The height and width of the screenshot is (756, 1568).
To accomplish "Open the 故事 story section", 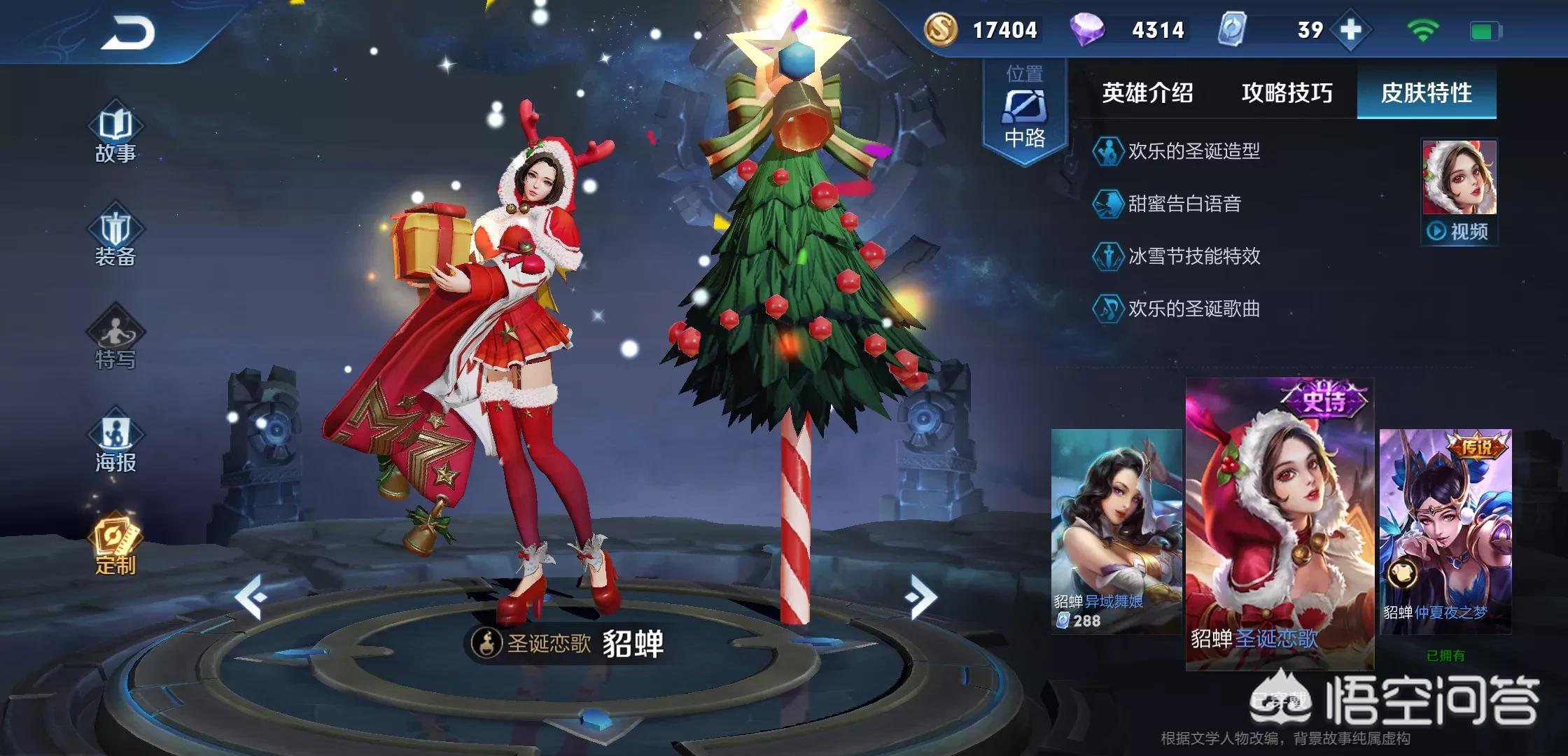I will [x=115, y=135].
